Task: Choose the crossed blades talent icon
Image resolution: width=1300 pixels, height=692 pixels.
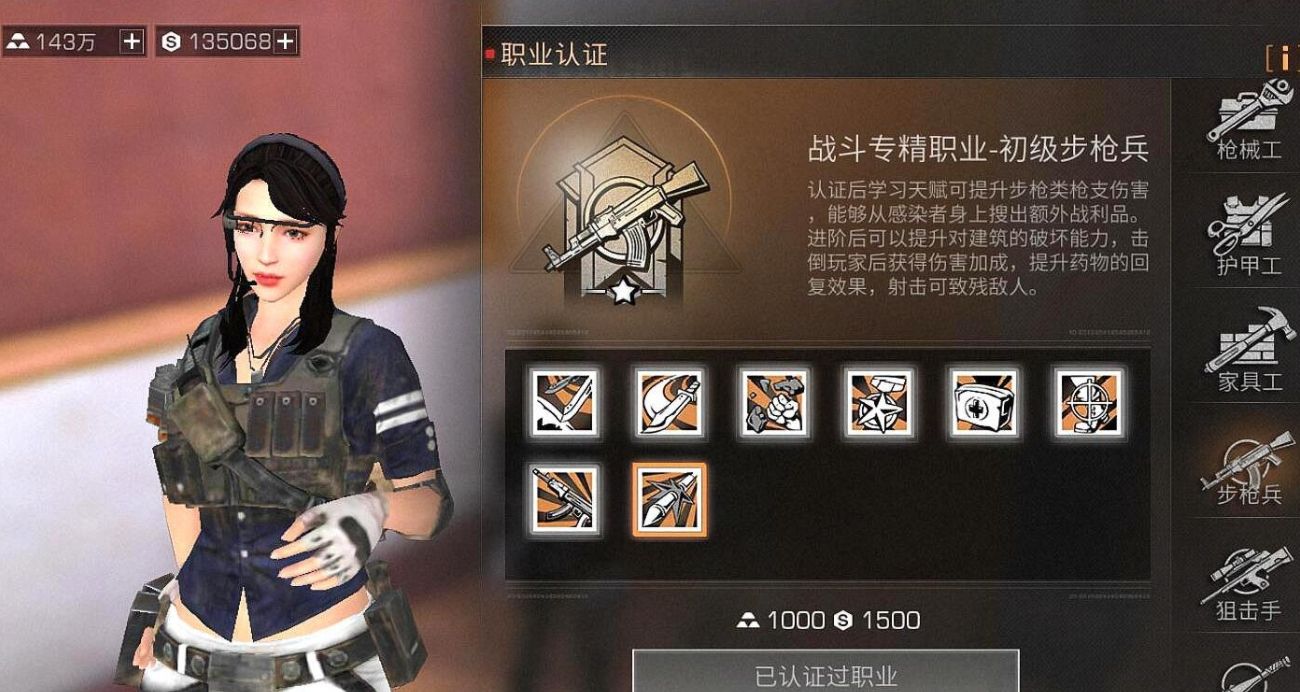Action: click(x=565, y=402)
